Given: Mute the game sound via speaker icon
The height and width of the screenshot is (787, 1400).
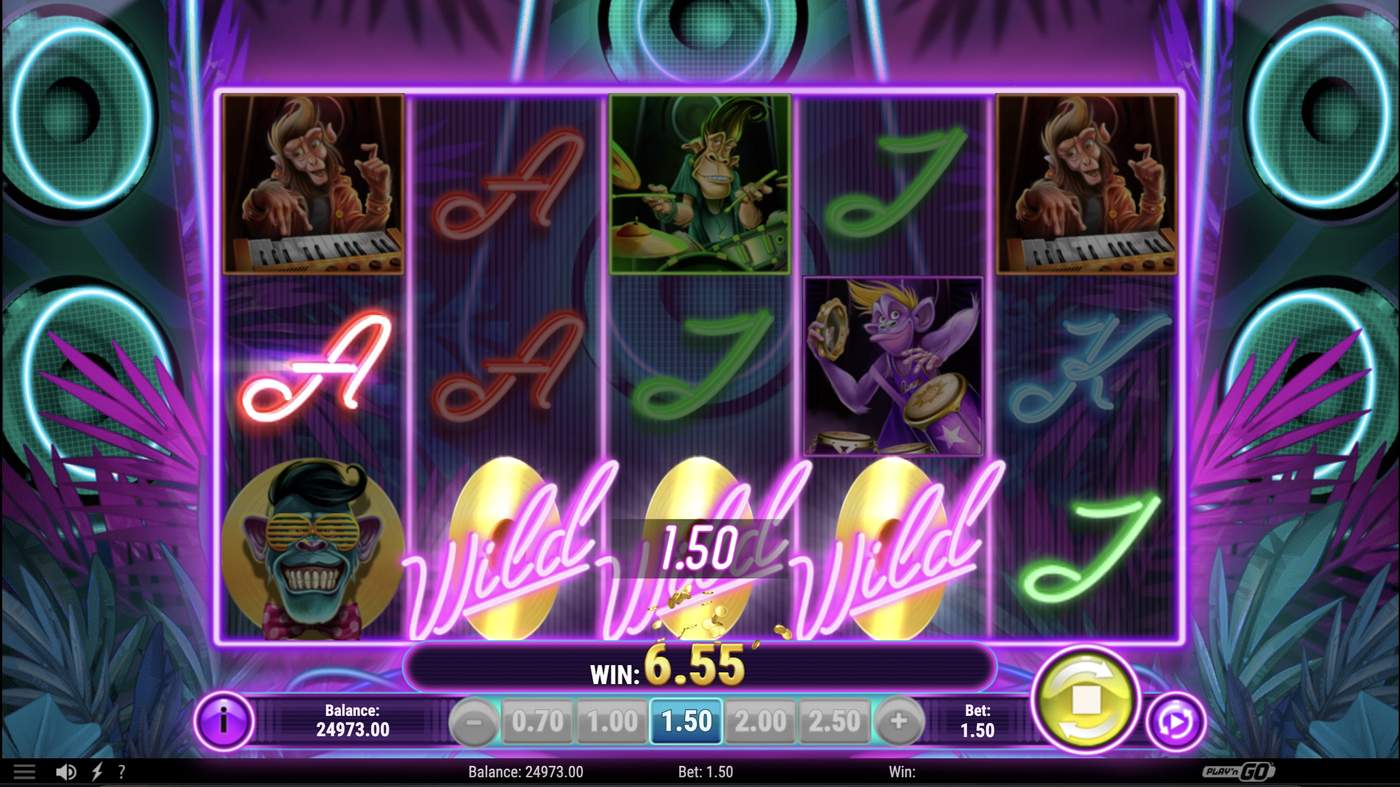Looking at the screenshot, I should click(64, 771).
